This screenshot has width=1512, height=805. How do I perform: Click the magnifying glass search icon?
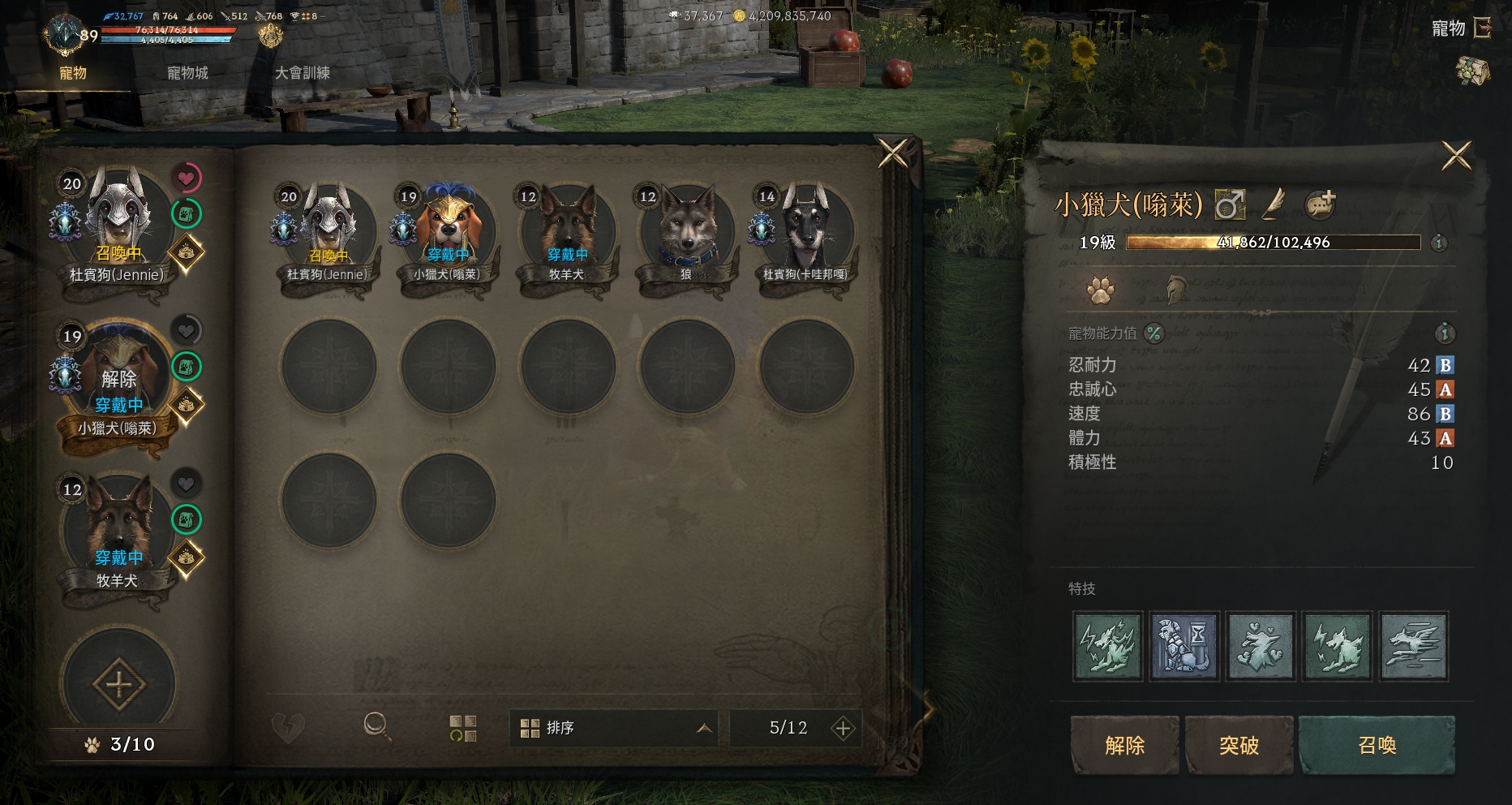[376, 726]
